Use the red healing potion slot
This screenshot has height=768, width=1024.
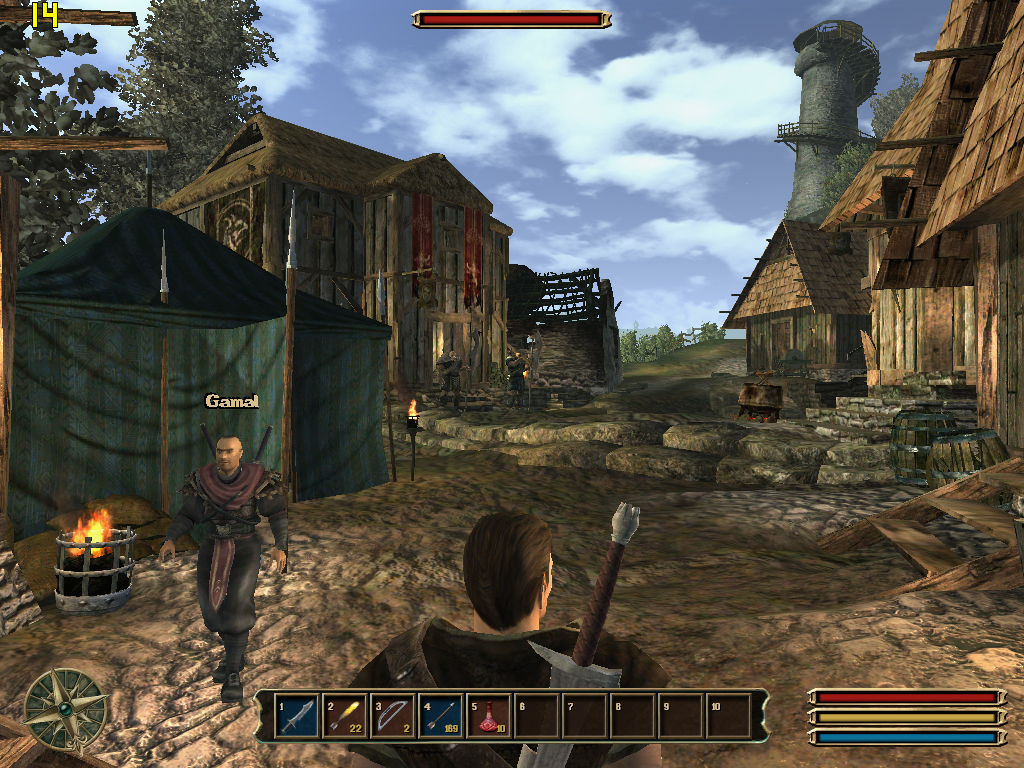coord(489,716)
